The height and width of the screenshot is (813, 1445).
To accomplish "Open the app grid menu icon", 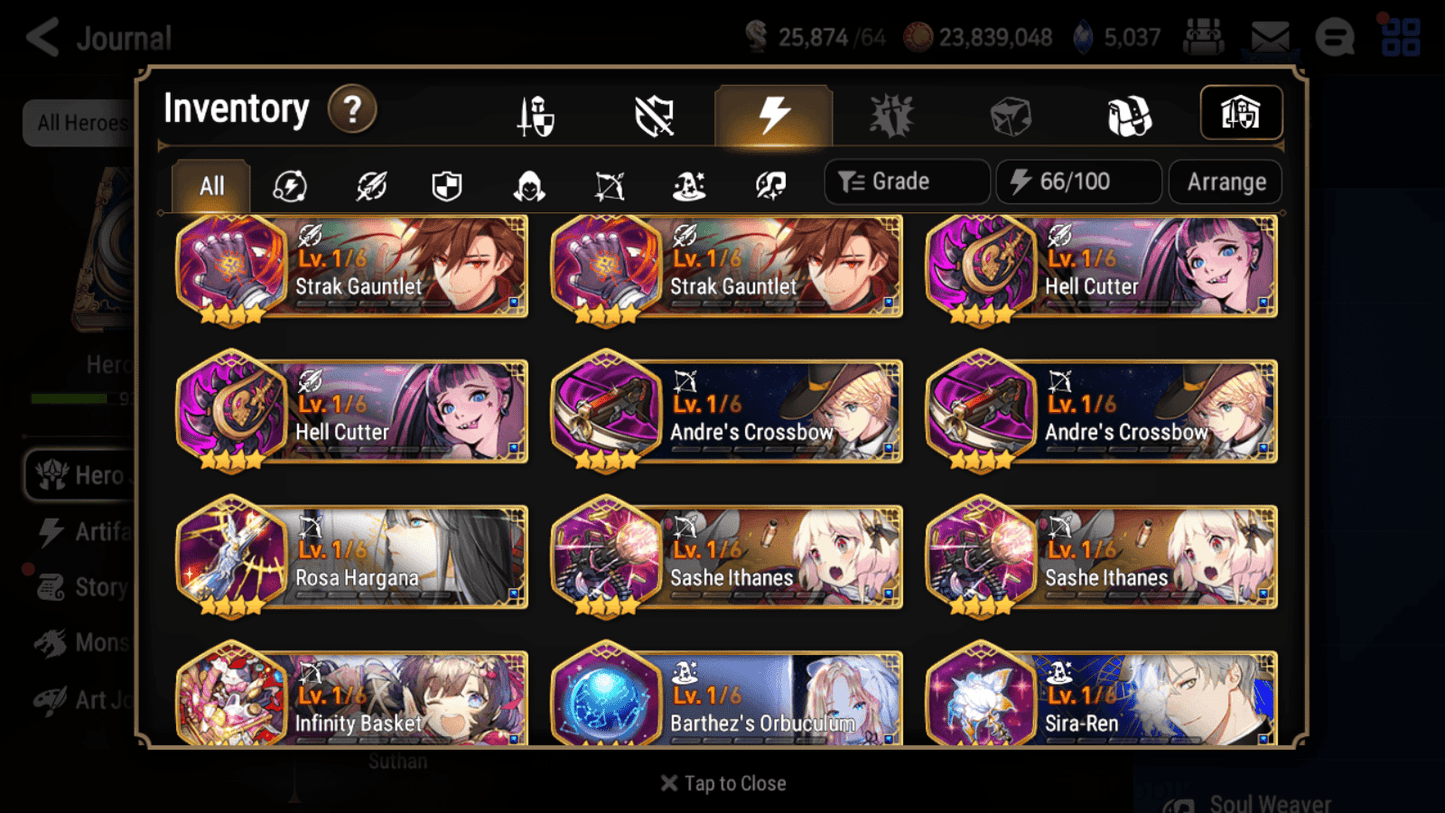I will (x=1399, y=37).
